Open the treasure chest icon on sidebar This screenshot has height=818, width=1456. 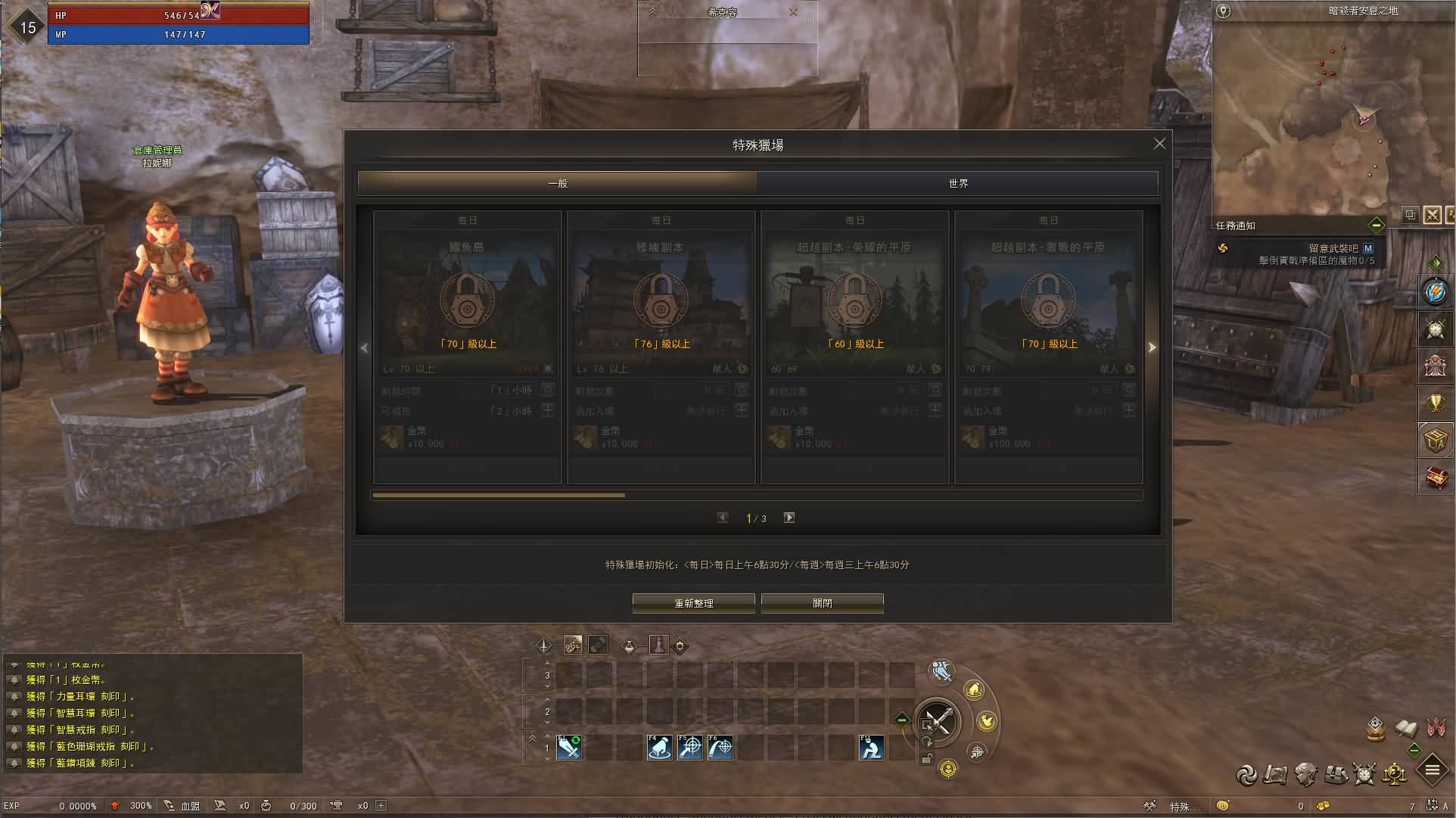(1436, 477)
